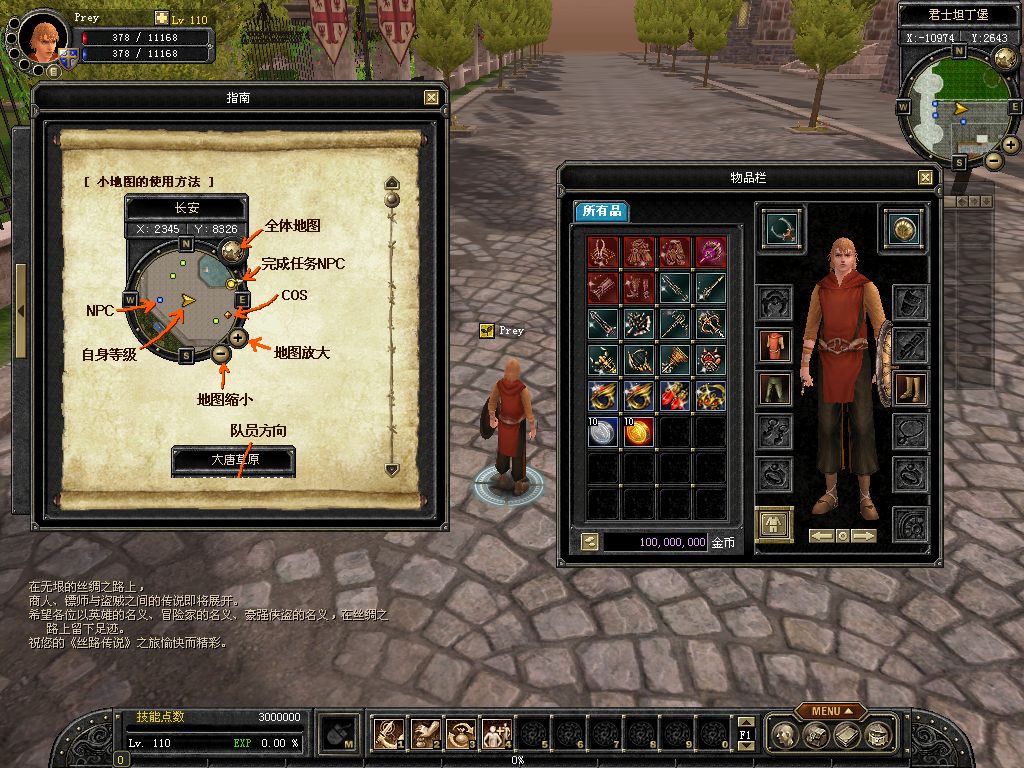Click the Prey character portrait
The width and height of the screenshot is (1024, 768).
pyautogui.click(x=41, y=36)
